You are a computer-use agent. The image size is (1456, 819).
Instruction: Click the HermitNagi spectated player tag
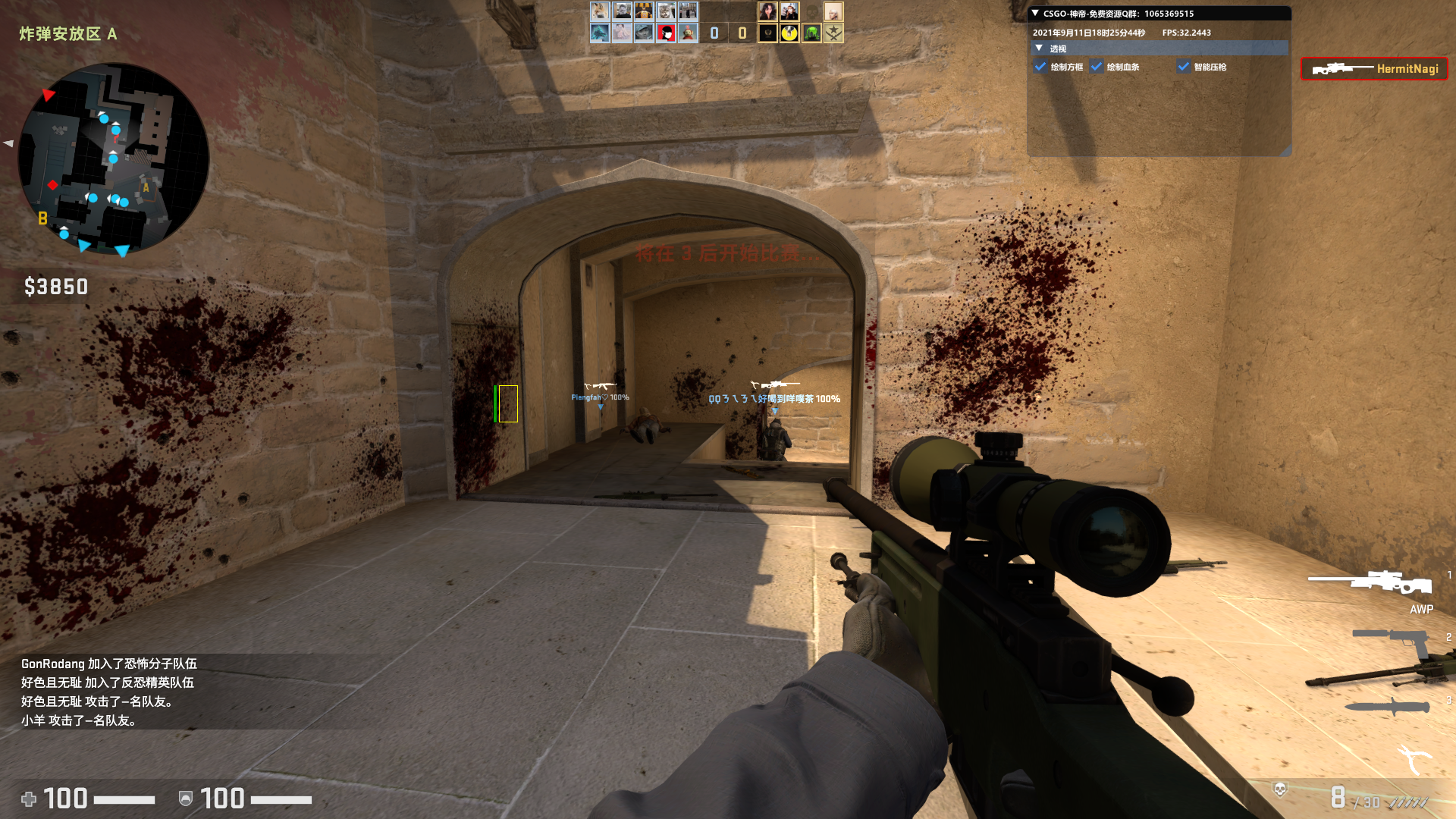click(1374, 69)
